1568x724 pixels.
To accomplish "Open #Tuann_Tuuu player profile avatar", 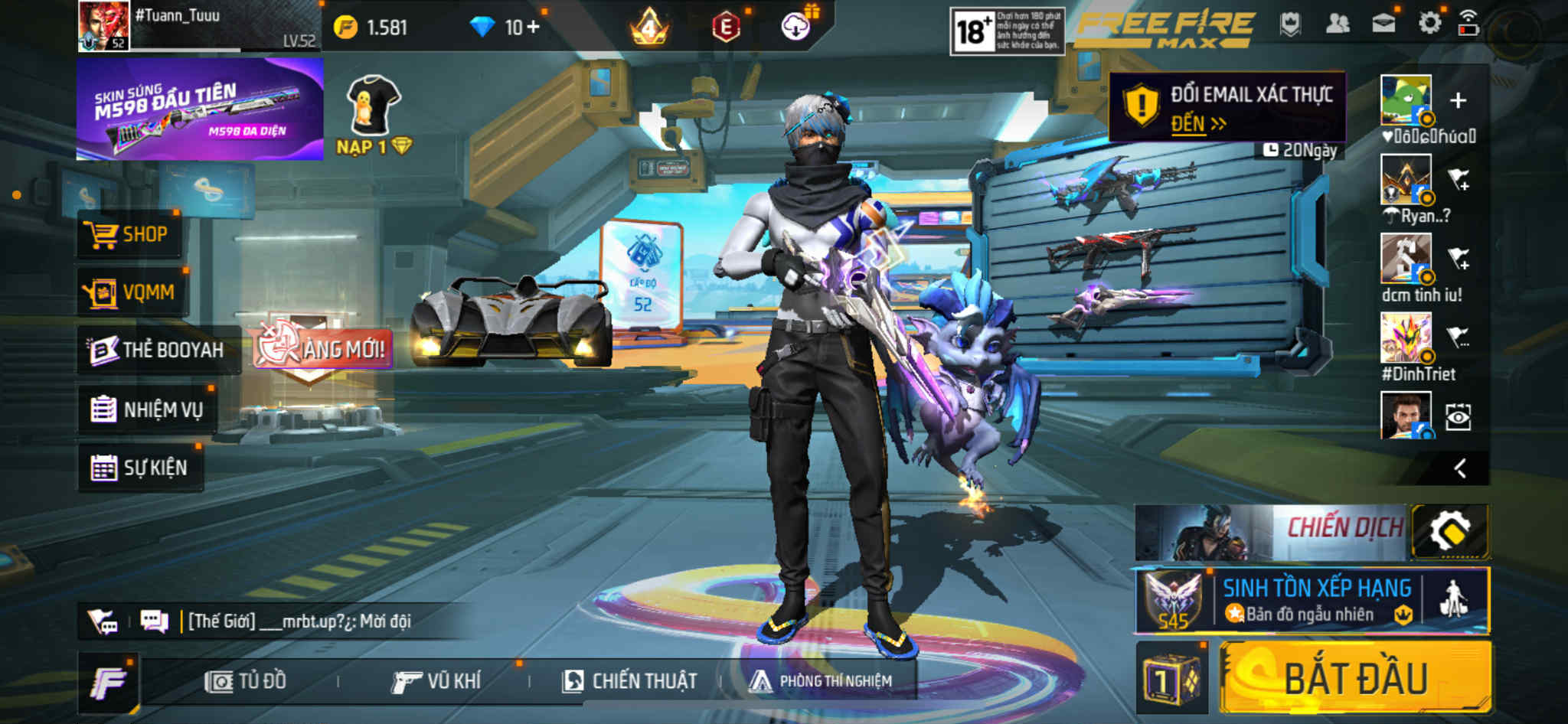I will (x=103, y=26).
